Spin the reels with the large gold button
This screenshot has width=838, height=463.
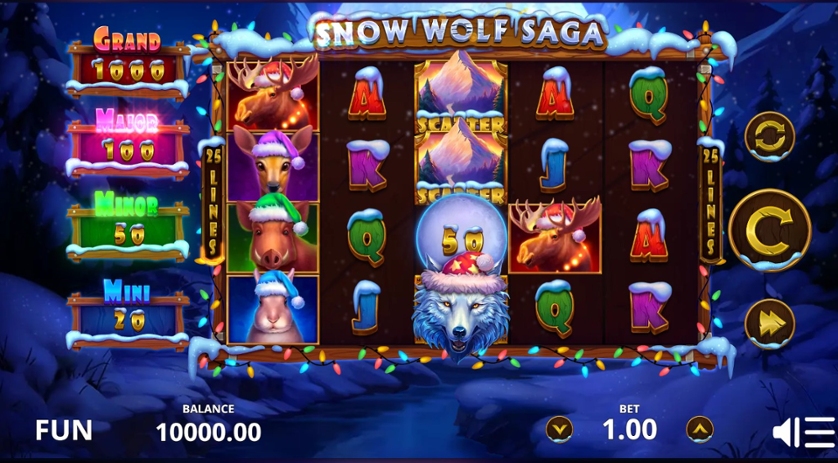pyautogui.click(x=769, y=230)
